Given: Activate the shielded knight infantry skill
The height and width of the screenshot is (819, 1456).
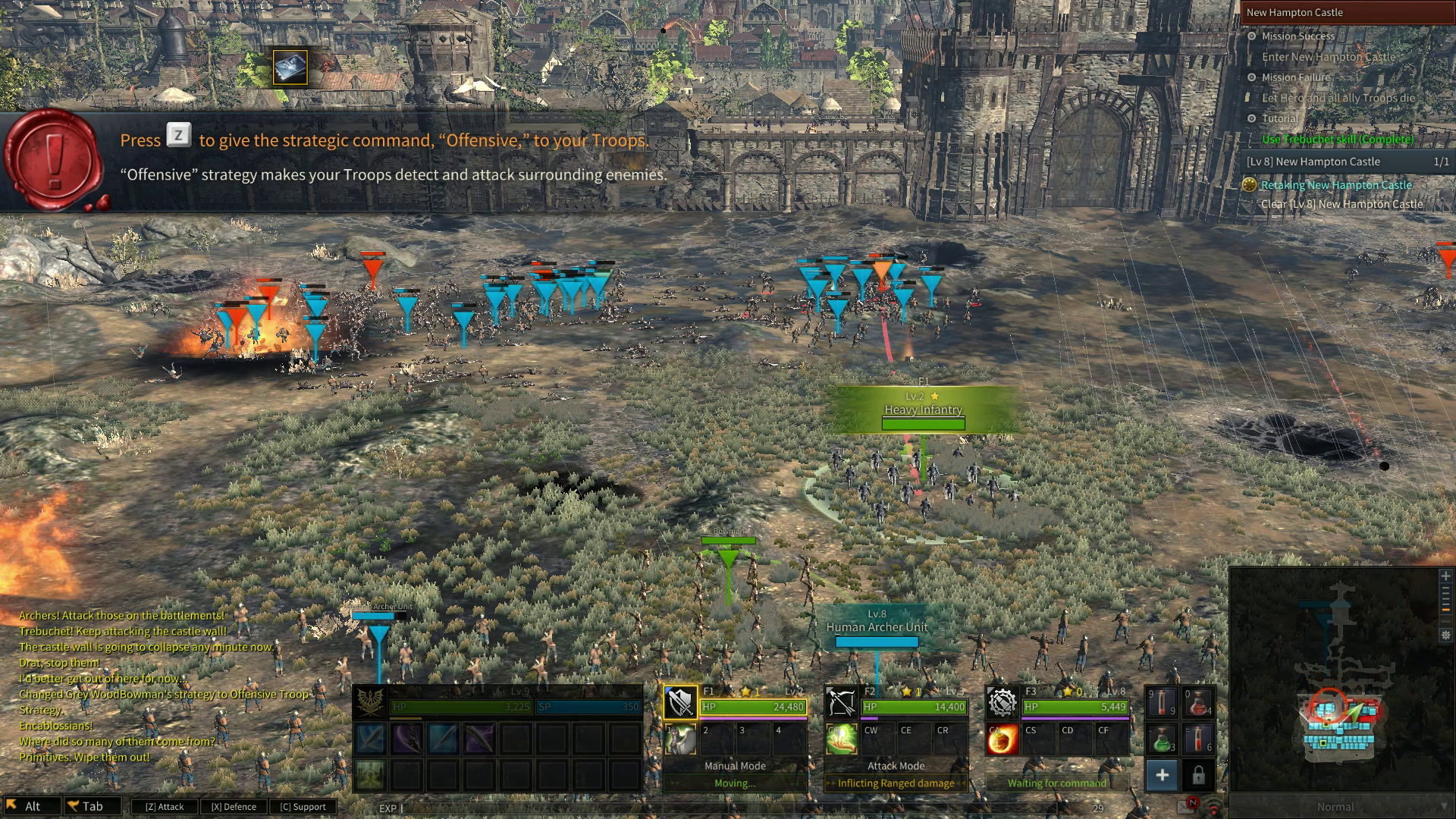Looking at the screenshot, I should (x=680, y=739).
